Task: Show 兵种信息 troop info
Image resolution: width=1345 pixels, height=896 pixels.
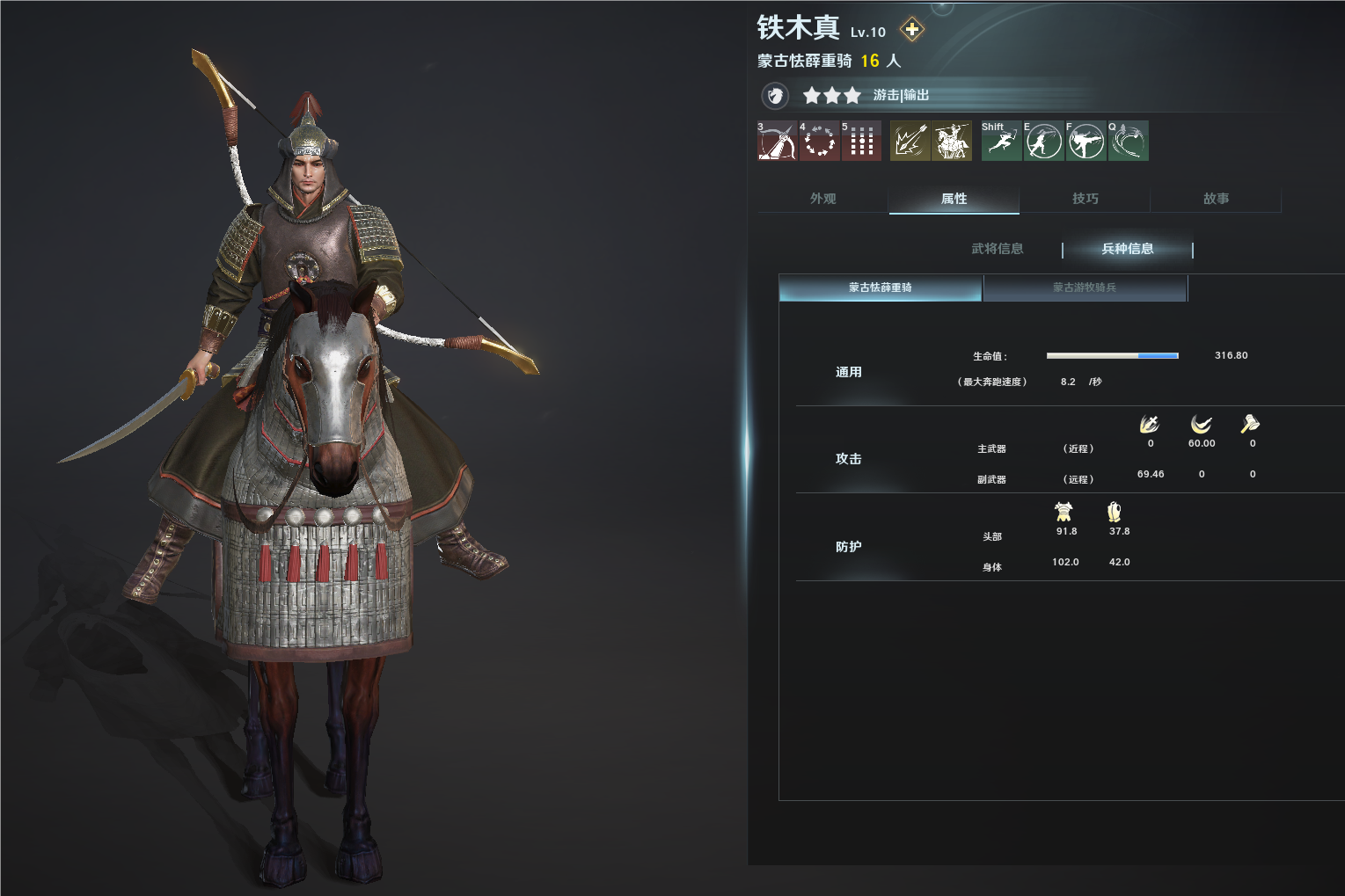Action: point(1127,249)
